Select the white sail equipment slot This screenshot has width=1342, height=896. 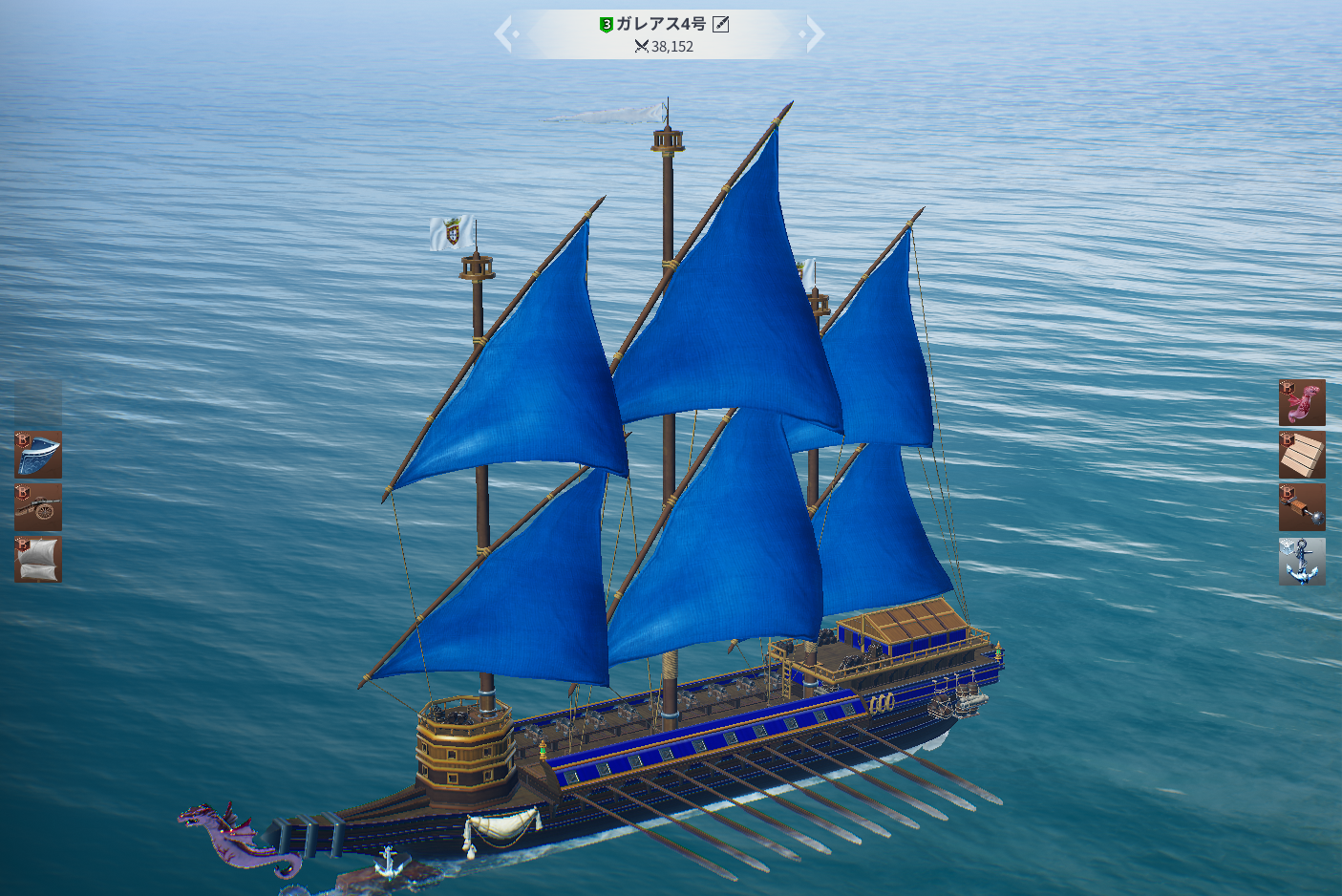pos(38,559)
